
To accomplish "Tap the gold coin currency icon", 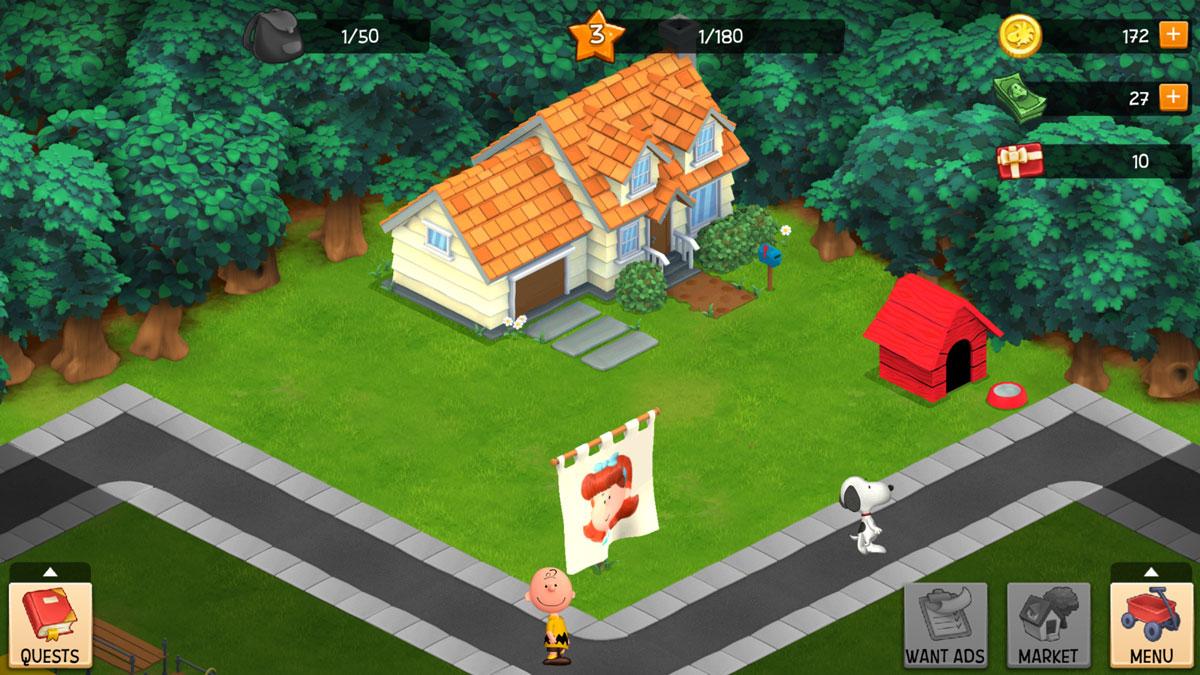I will tap(1020, 36).
